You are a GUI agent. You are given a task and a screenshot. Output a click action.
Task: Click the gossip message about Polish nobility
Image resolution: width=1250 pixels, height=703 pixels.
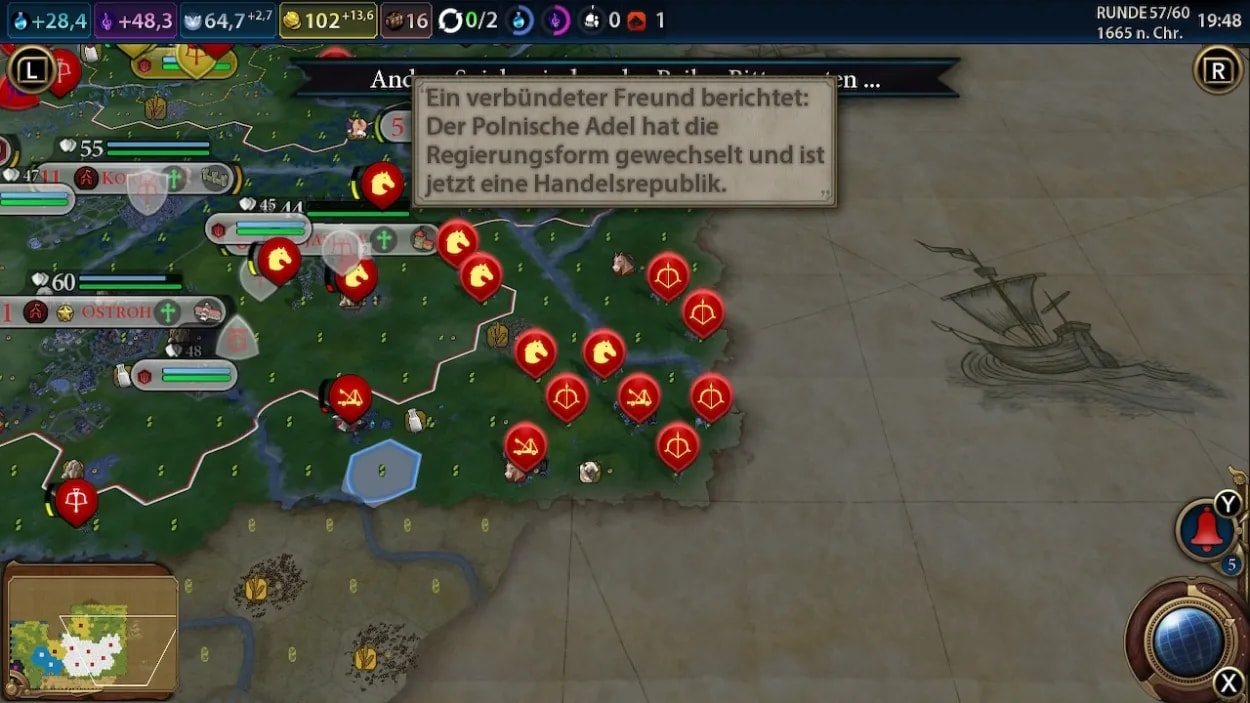625,142
